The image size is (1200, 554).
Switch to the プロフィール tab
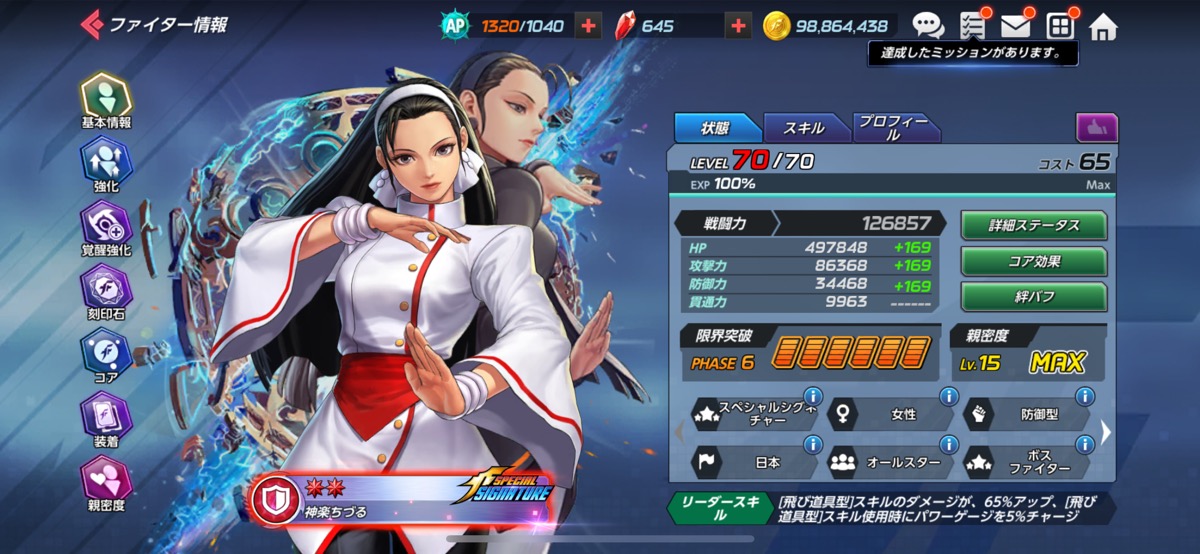(894, 128)
